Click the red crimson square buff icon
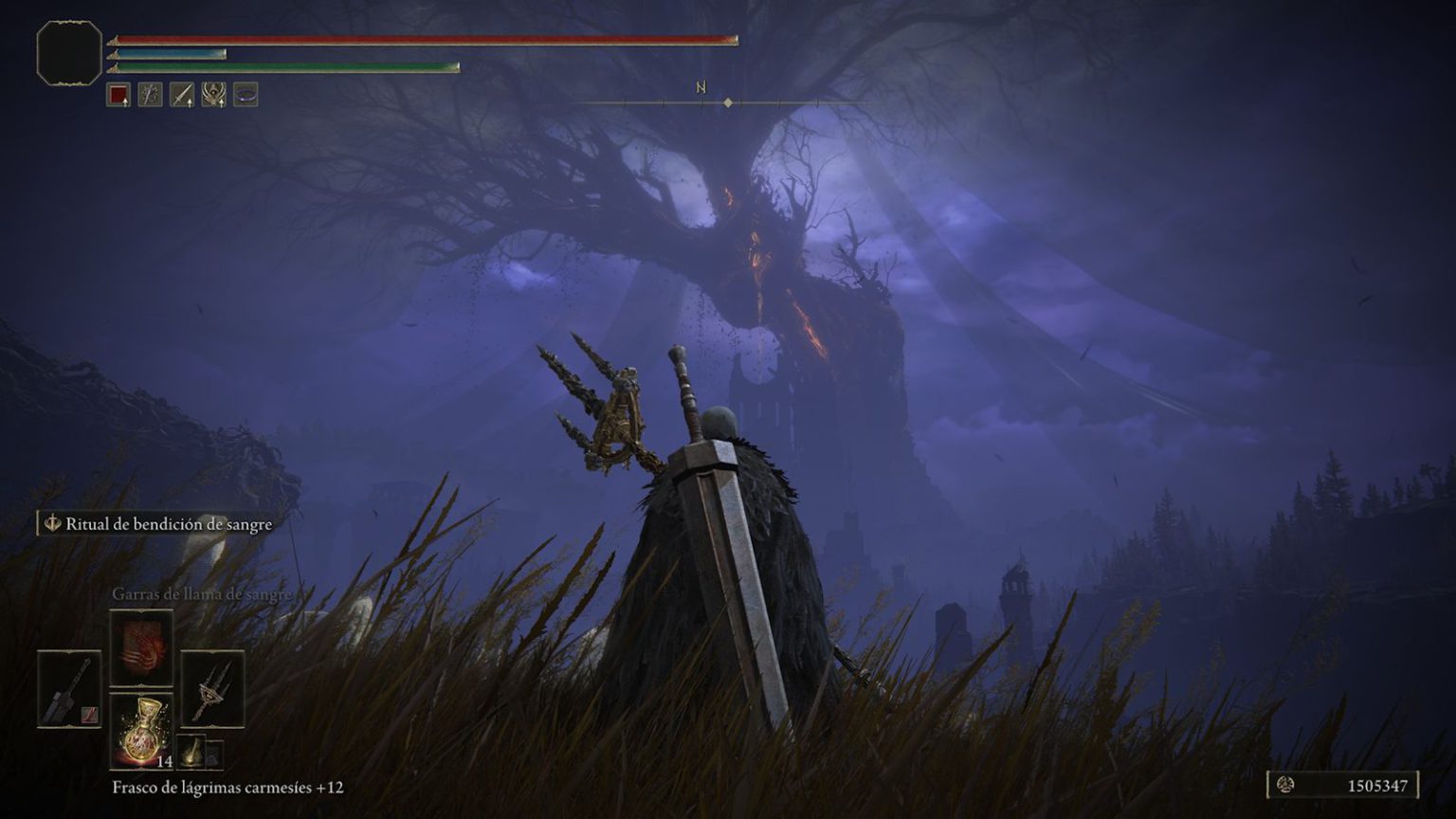 (120, 95)
